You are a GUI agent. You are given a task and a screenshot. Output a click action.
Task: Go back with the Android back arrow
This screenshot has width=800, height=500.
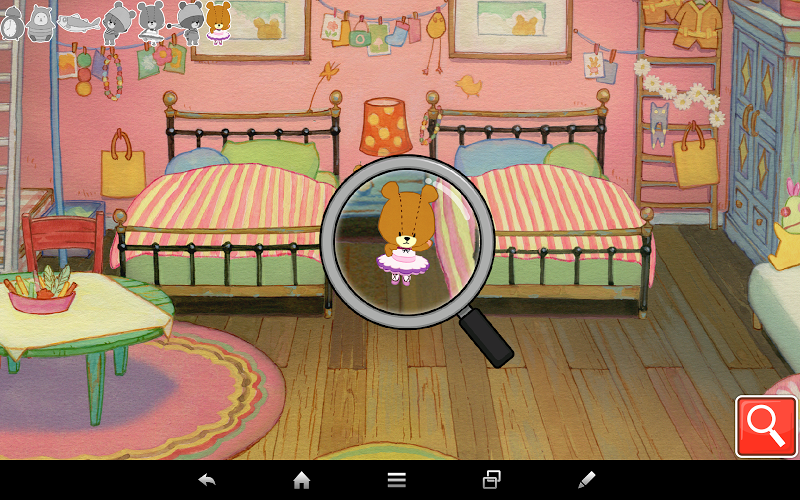207,480
